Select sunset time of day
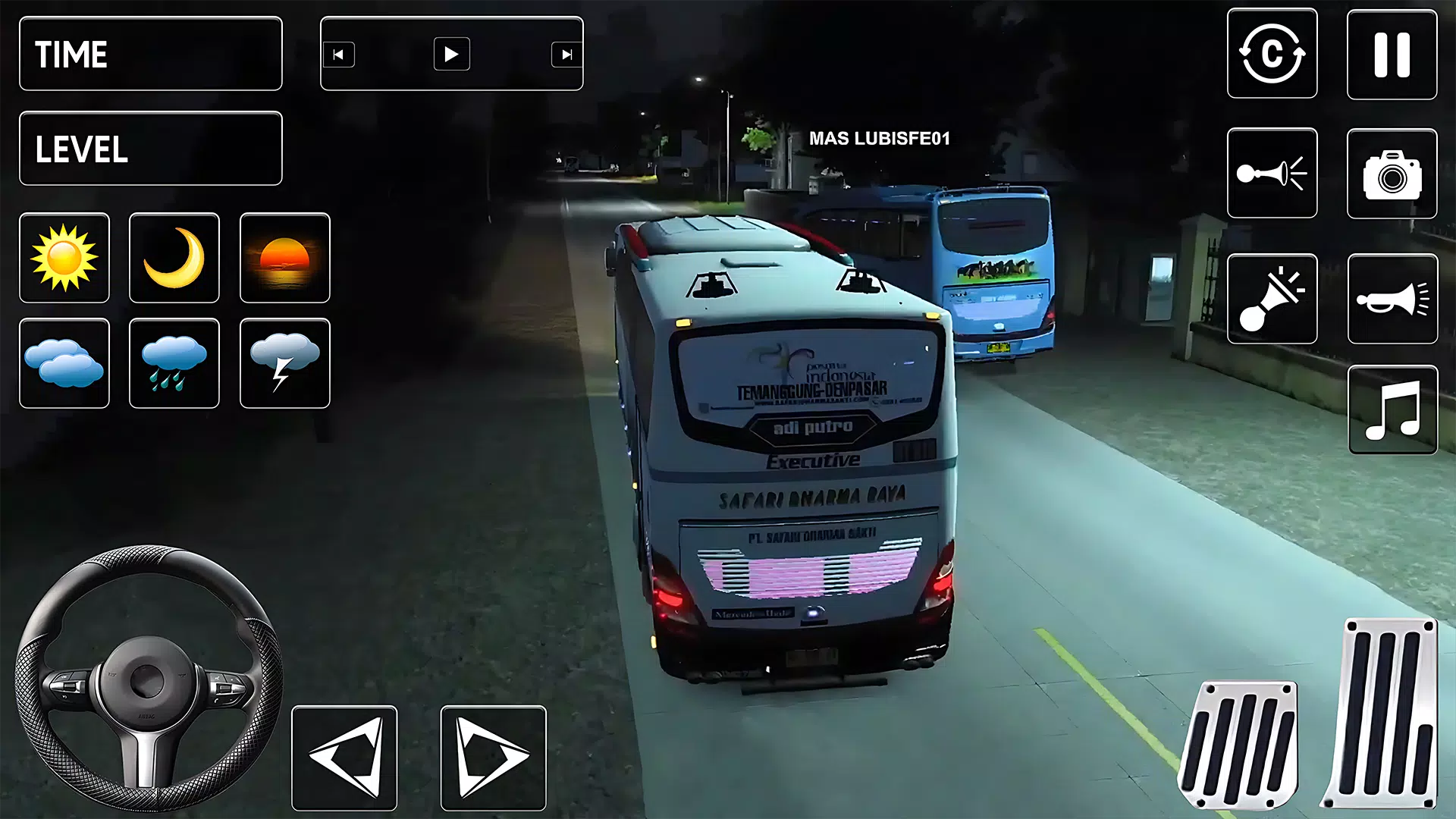The image size is (1456, 819). (284, 258)
